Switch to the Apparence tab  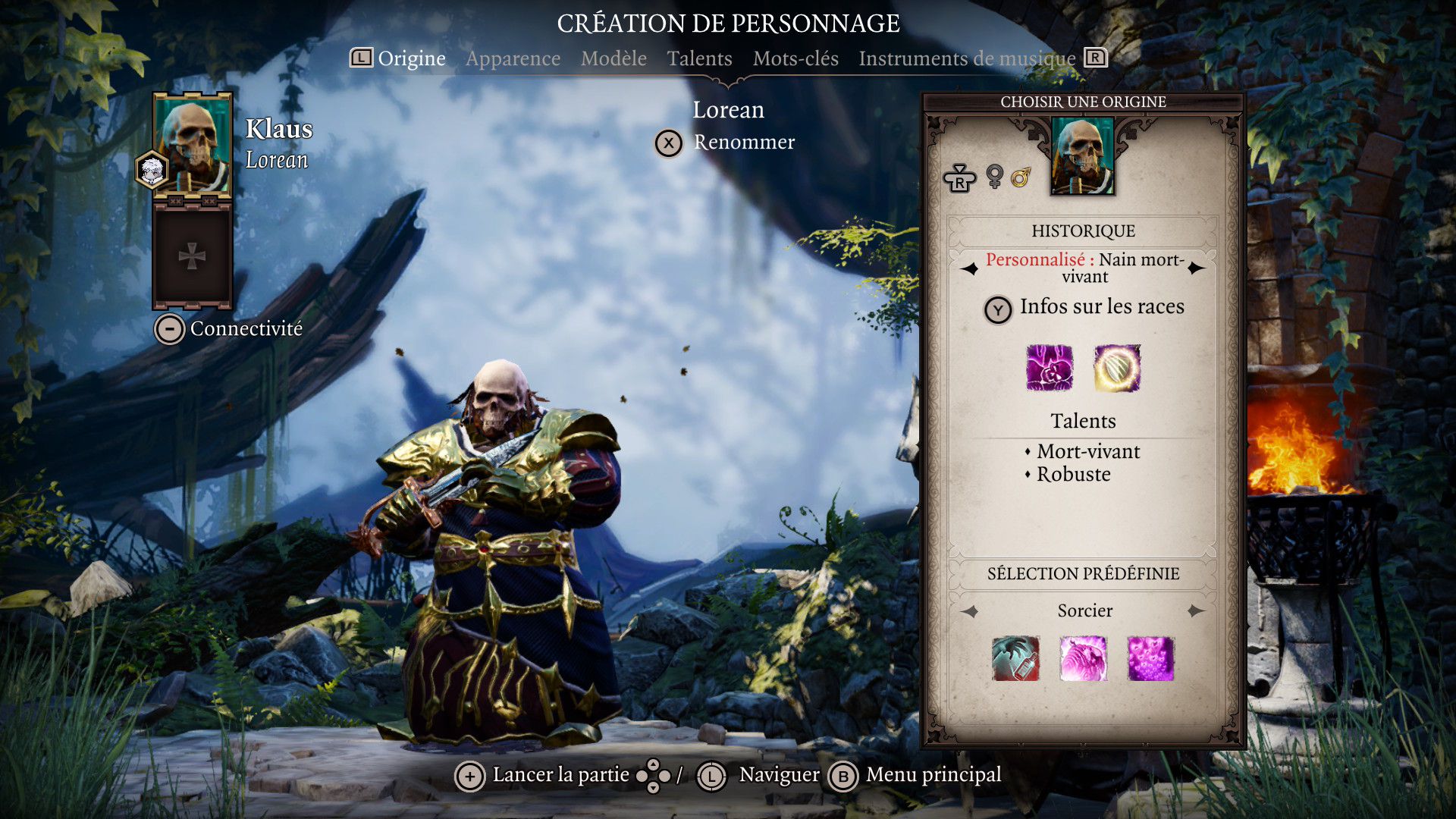[513, 58]
